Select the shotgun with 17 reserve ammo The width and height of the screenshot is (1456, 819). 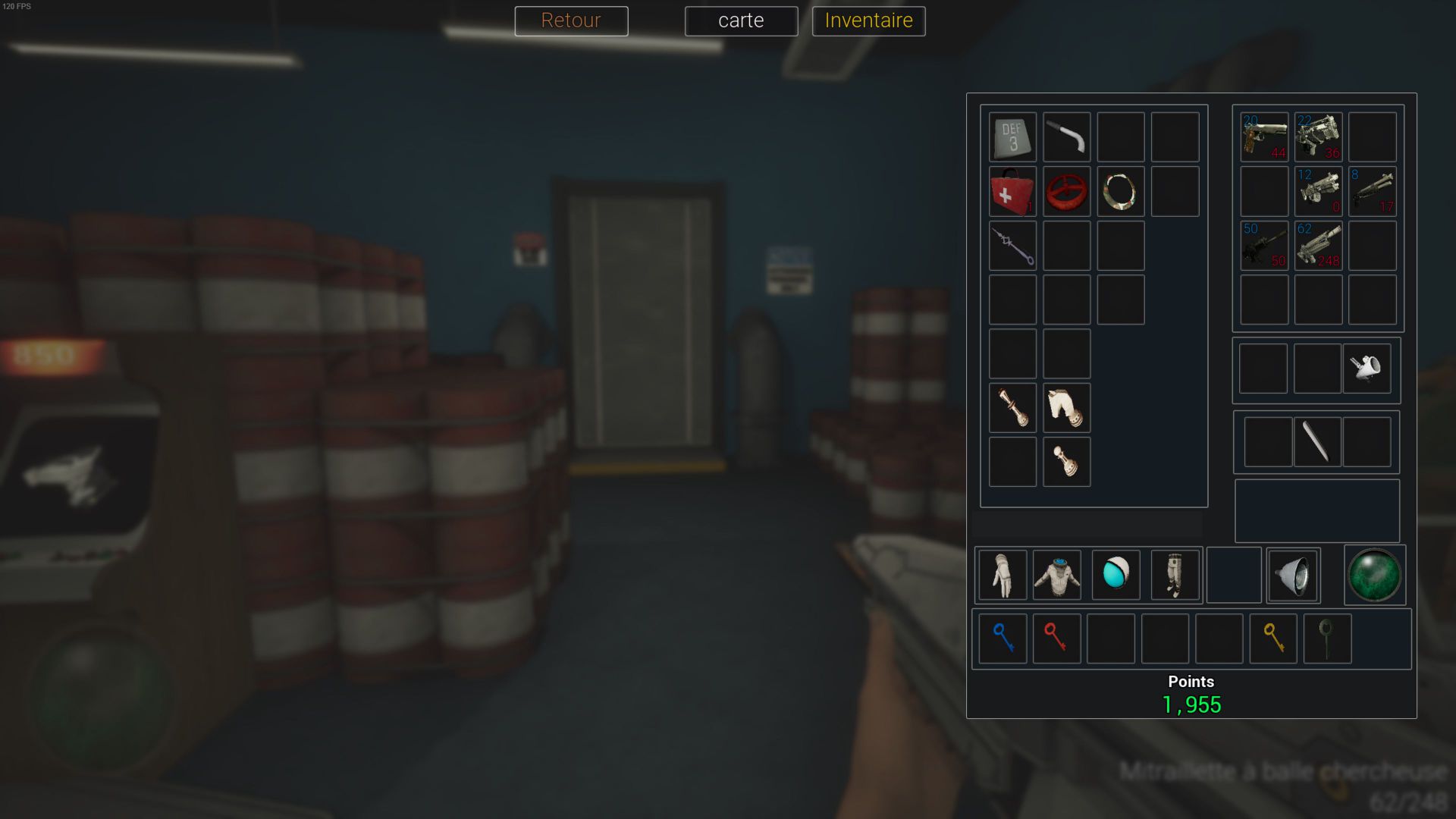click(1372, 192)
